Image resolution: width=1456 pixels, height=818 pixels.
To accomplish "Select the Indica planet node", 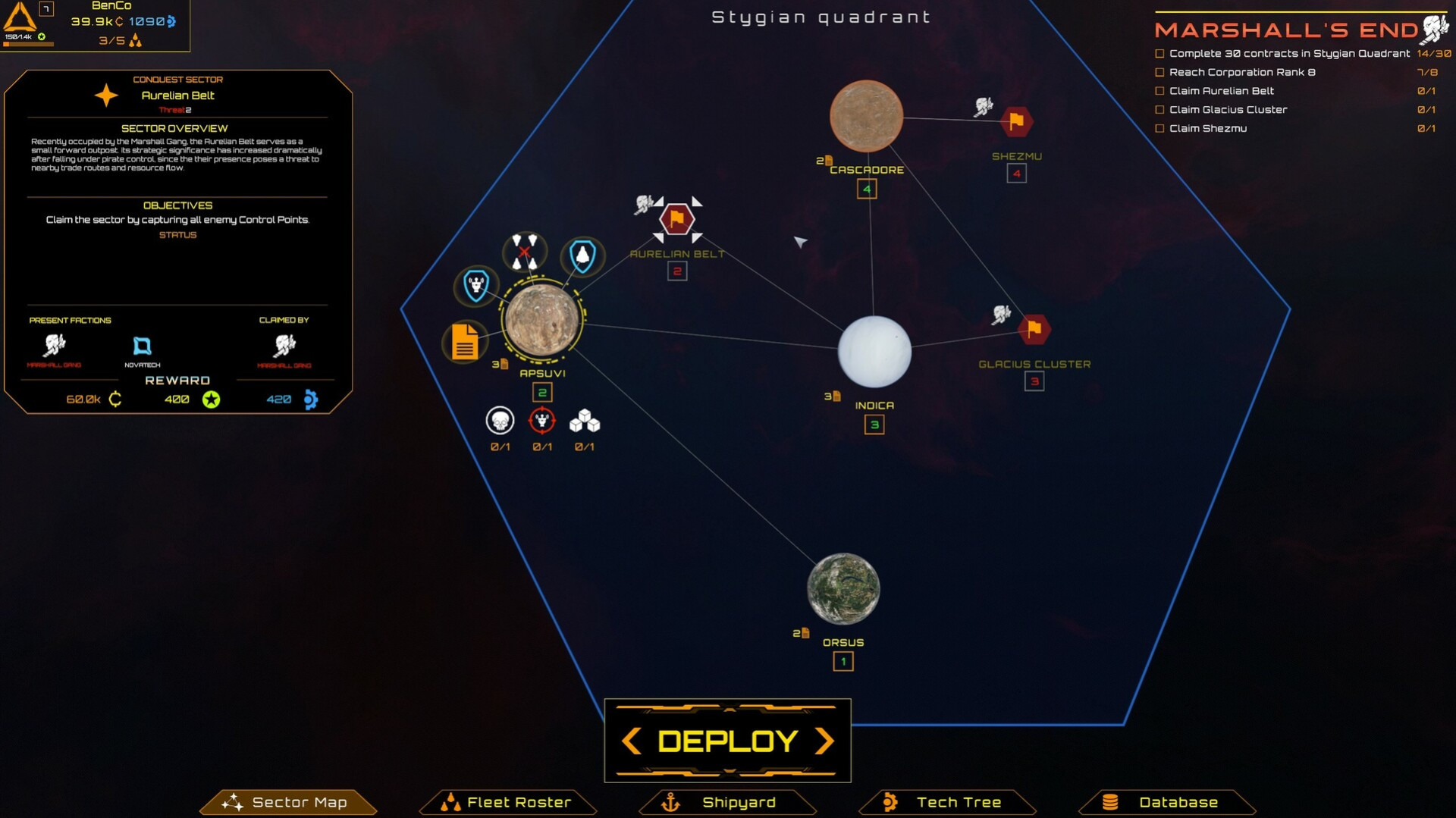I will pyautogui.click(x=874, y=352).
